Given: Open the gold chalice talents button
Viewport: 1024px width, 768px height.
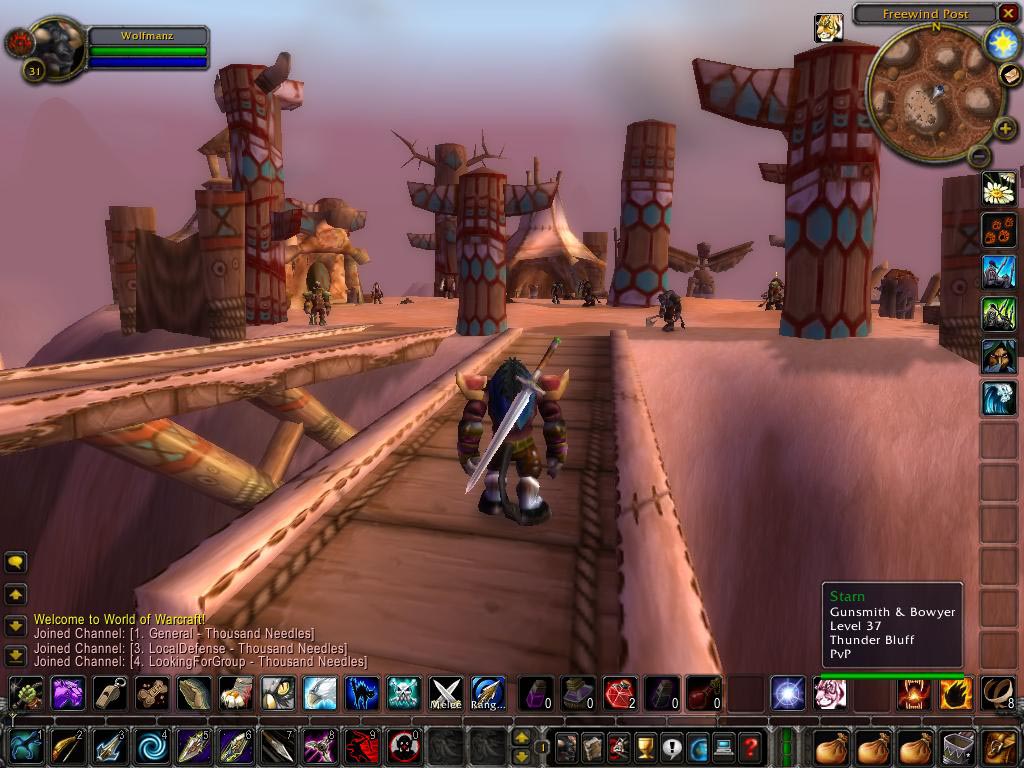Looking at the screenshot, I should click(x=645, y=746).
